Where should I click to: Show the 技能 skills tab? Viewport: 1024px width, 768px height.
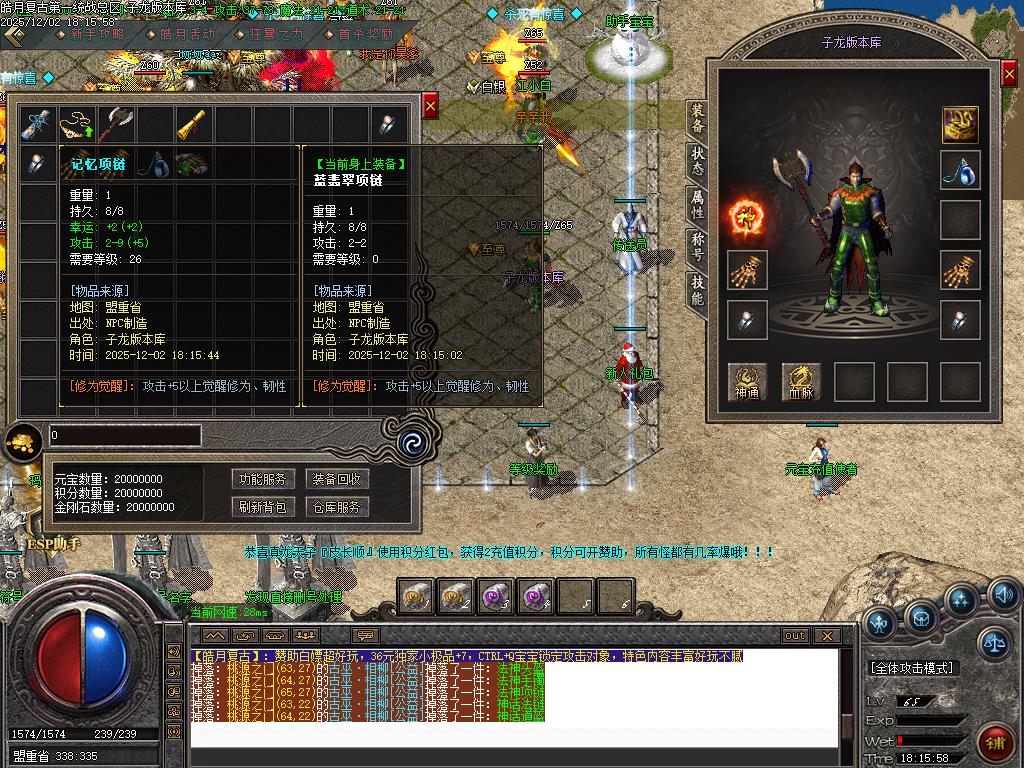tap(697, 291)
